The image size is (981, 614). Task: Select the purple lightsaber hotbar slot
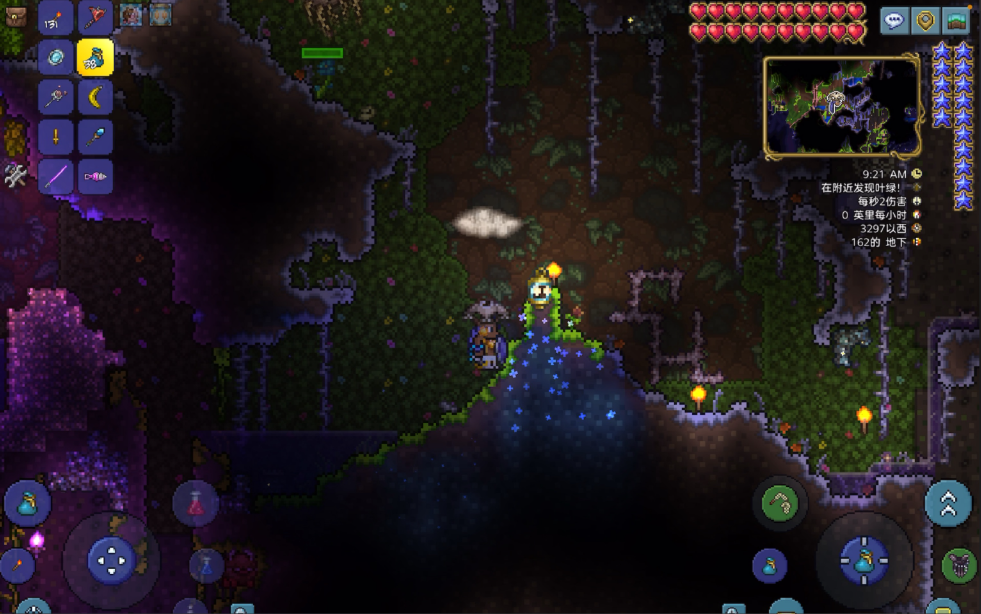tap(56, 176)
